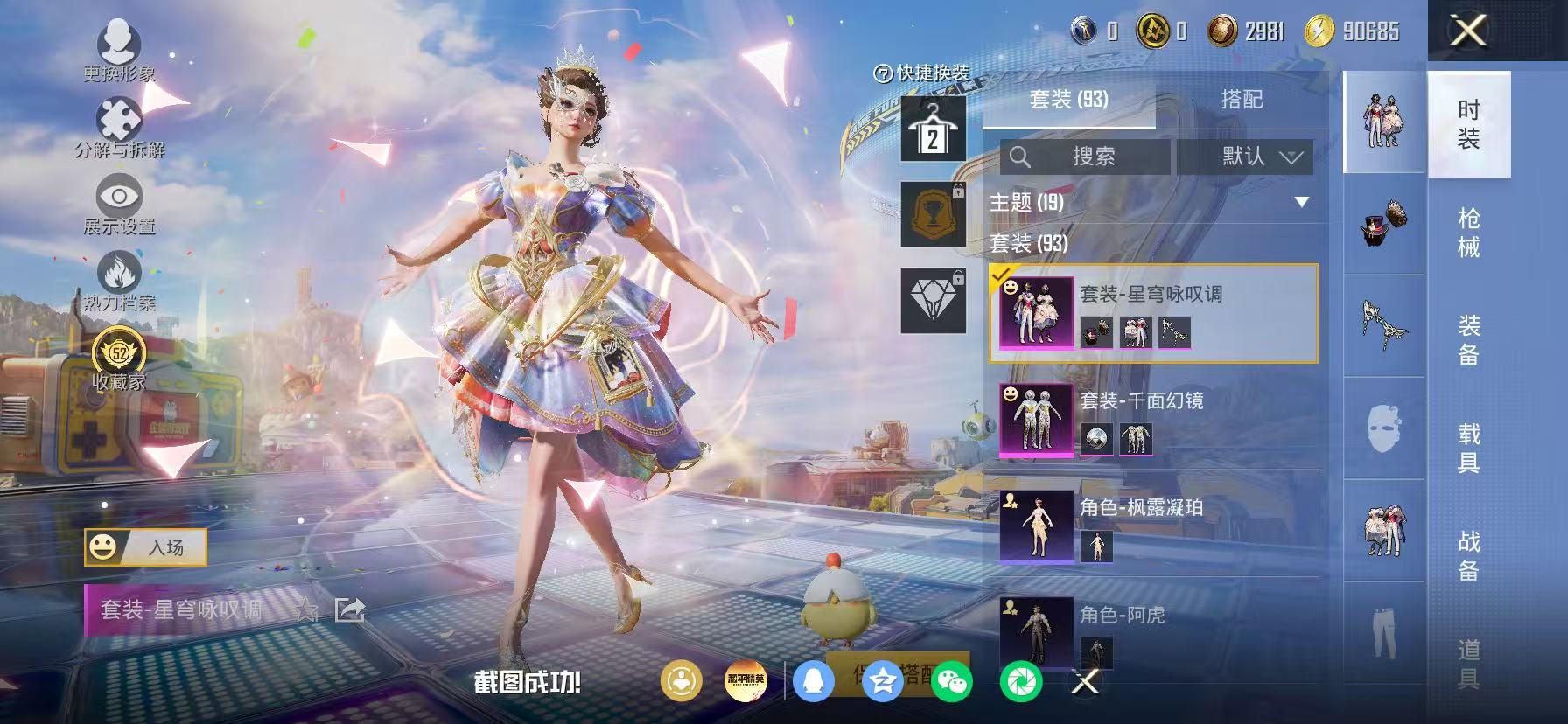The width and height of the screenshot is (1568, 724).
Task: Choose character 角色-枫露凝珀
Action: tap(1153, 526)
